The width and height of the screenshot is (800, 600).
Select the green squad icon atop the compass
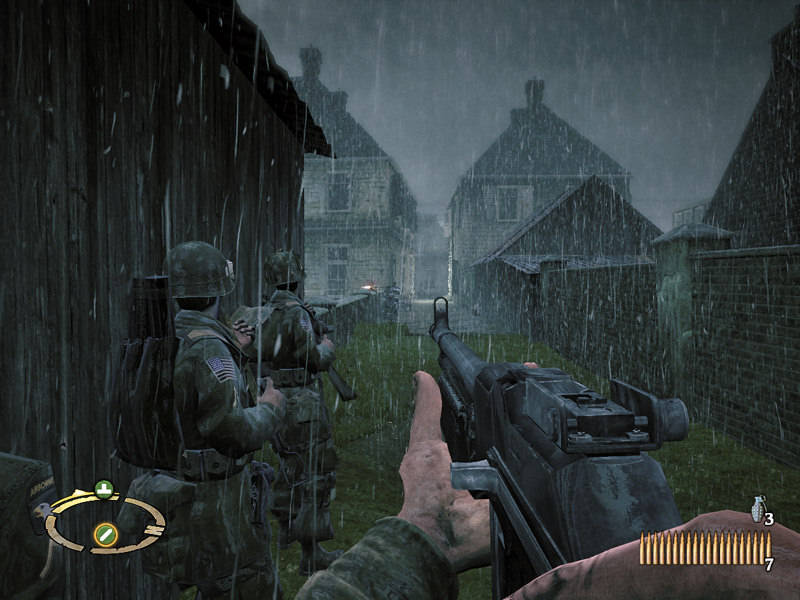tap(104, 489)
